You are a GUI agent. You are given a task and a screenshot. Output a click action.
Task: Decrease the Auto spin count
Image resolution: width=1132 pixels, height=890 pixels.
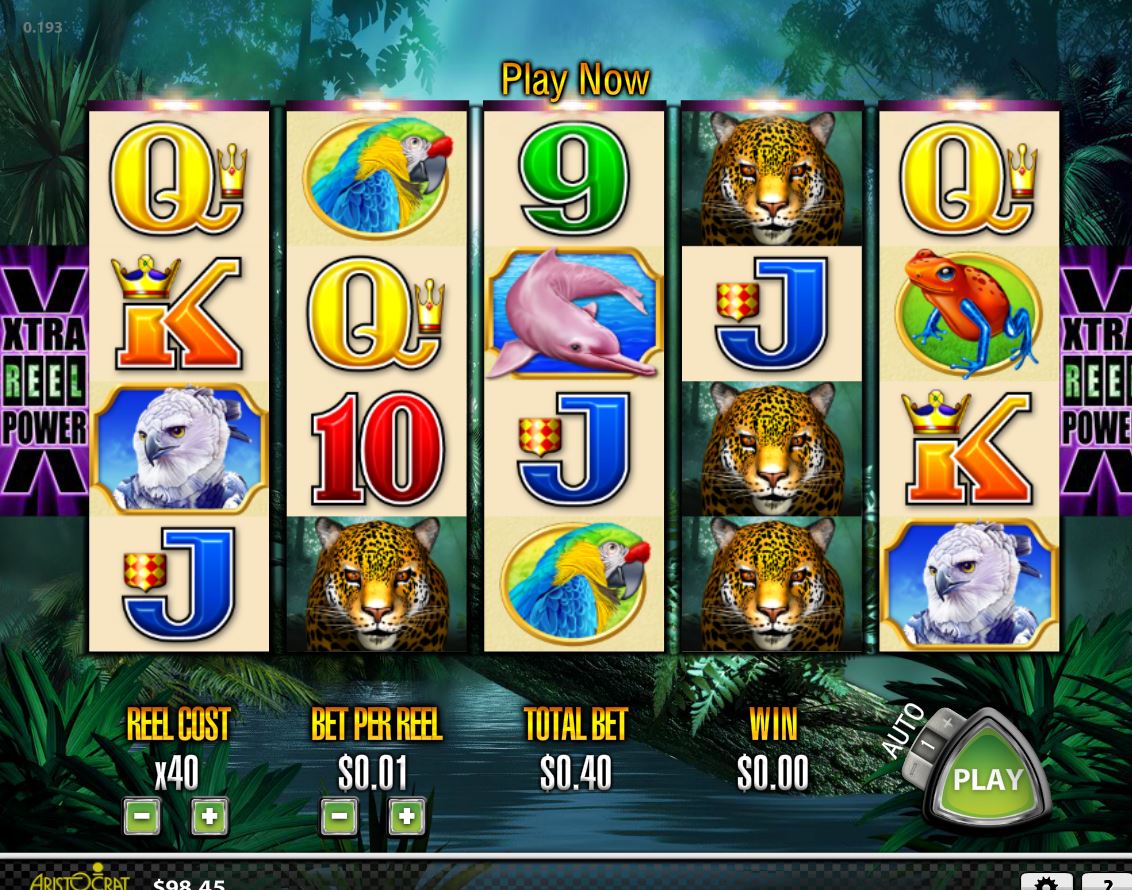click(913, 771)
